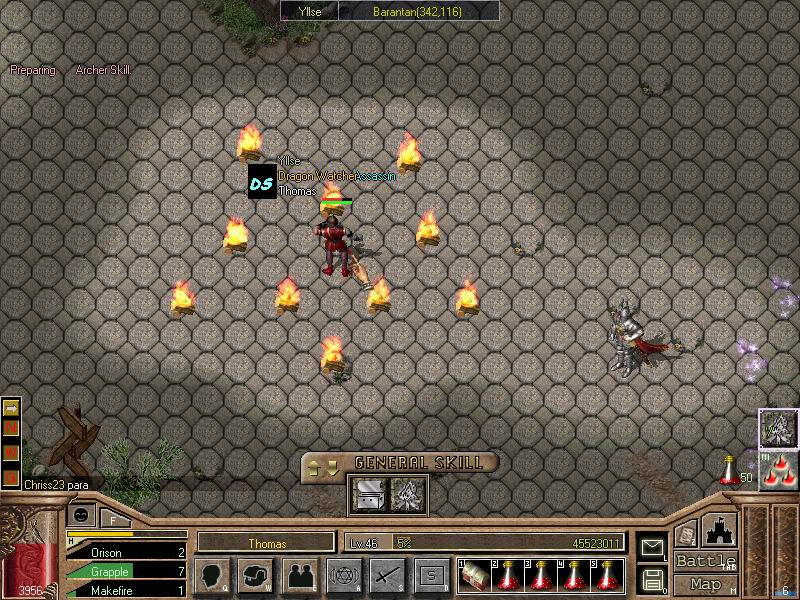Activate the triple-flame skill icon on right edge

click(x=777, y=470)
